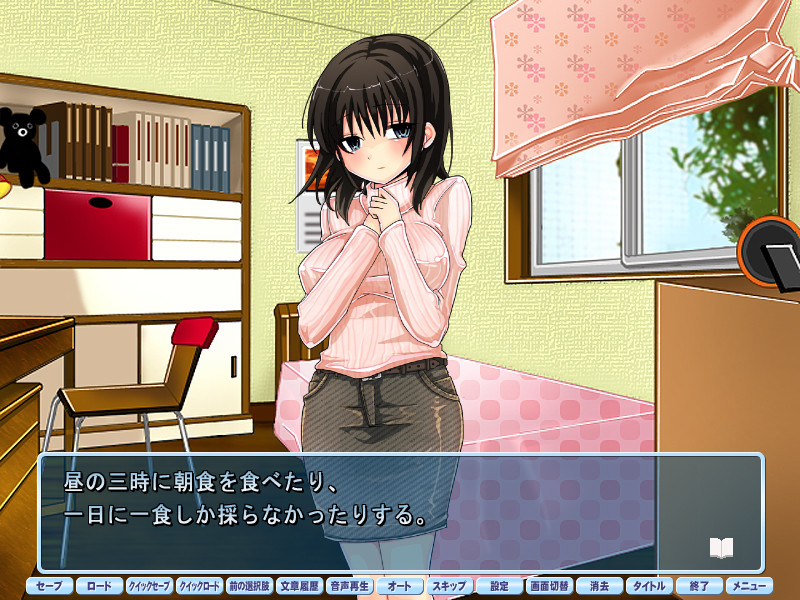Viewport: 800px width, 600px height.
Task: Hide the text window with 消去
Action: click(x=599, y=586)
